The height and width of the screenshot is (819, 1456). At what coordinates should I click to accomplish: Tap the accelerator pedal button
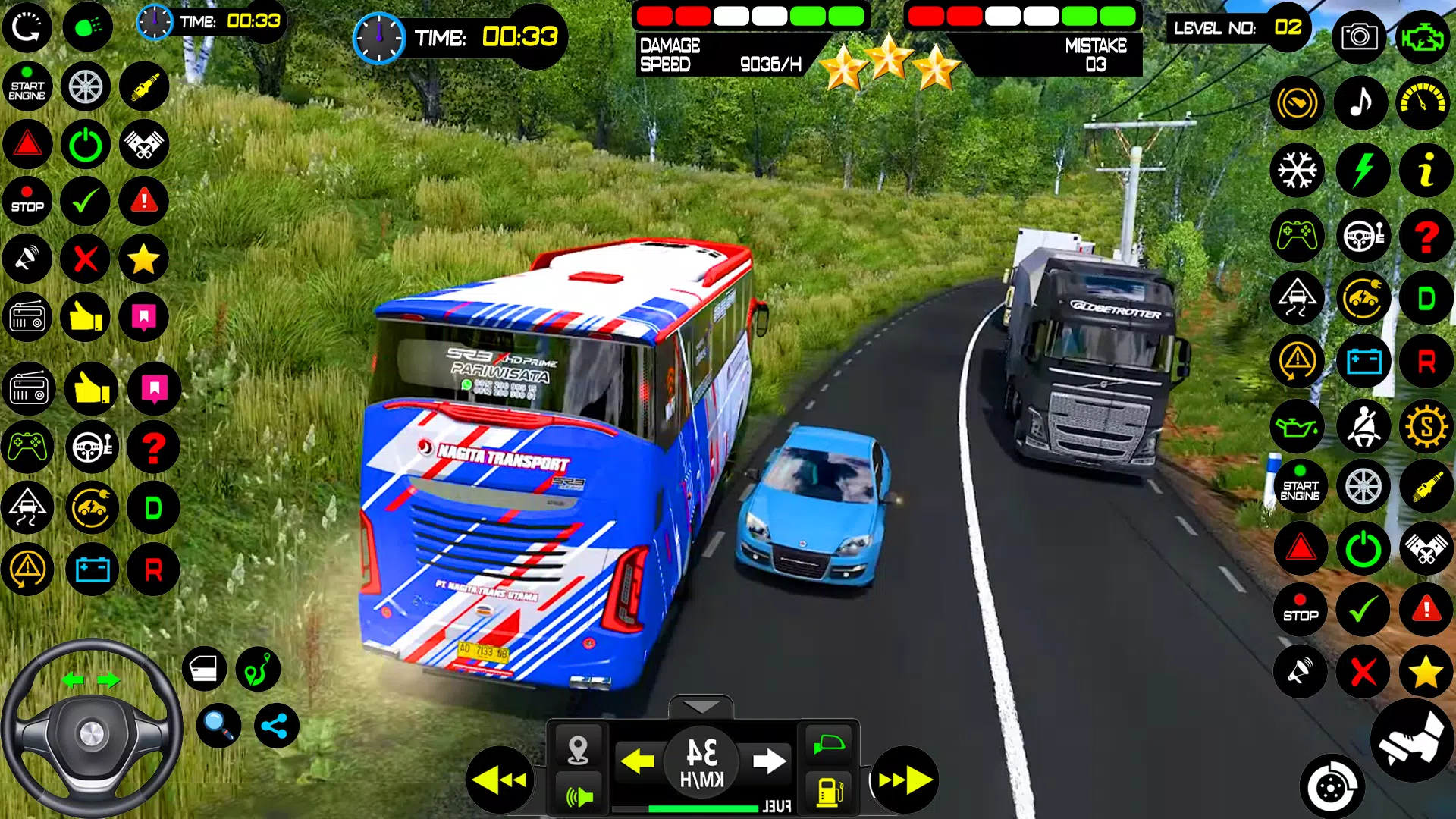pyautogui.click(x=1412, y=740)
